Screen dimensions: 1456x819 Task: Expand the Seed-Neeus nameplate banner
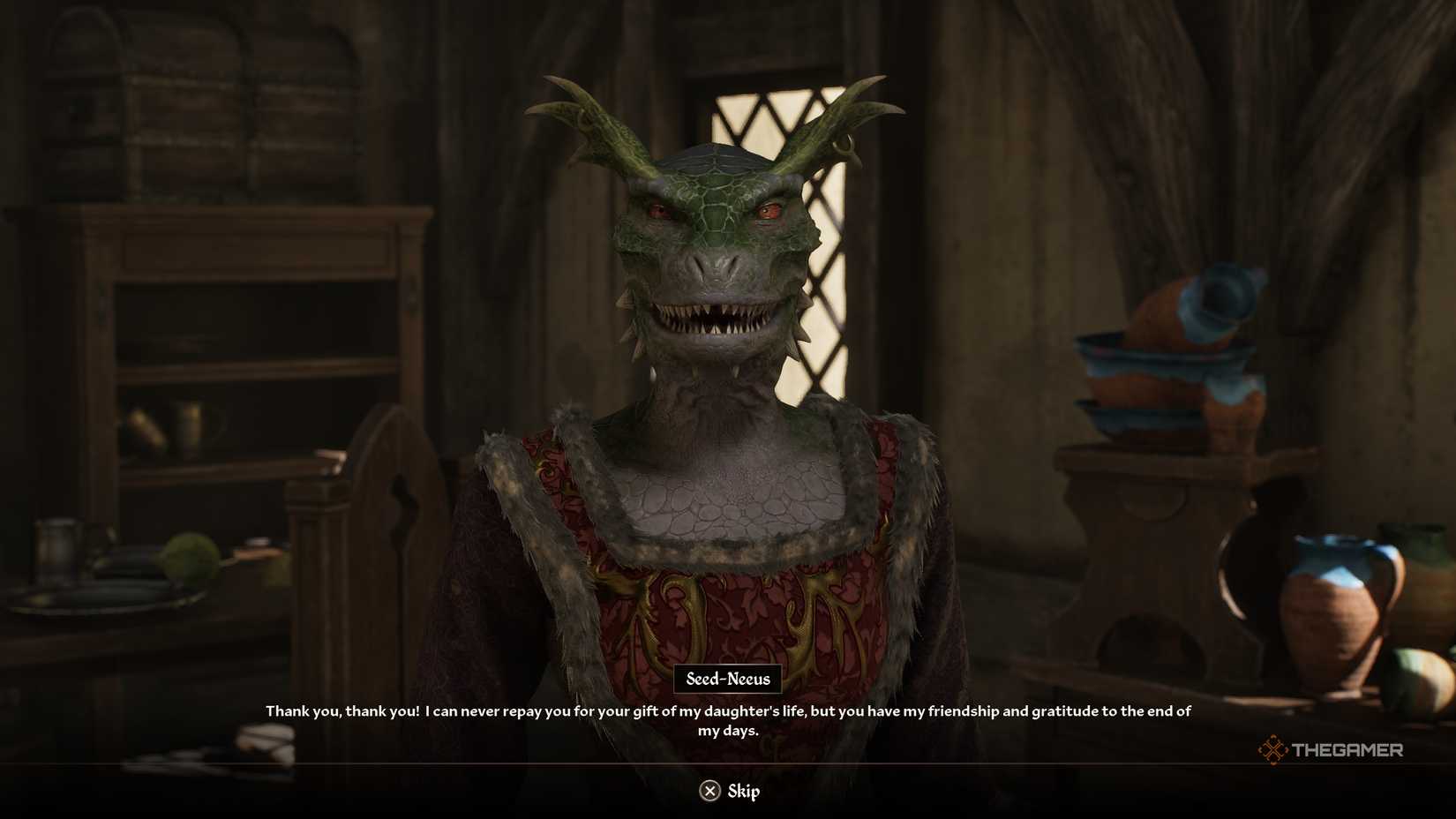pyautogui.click(x=729, y=679)
